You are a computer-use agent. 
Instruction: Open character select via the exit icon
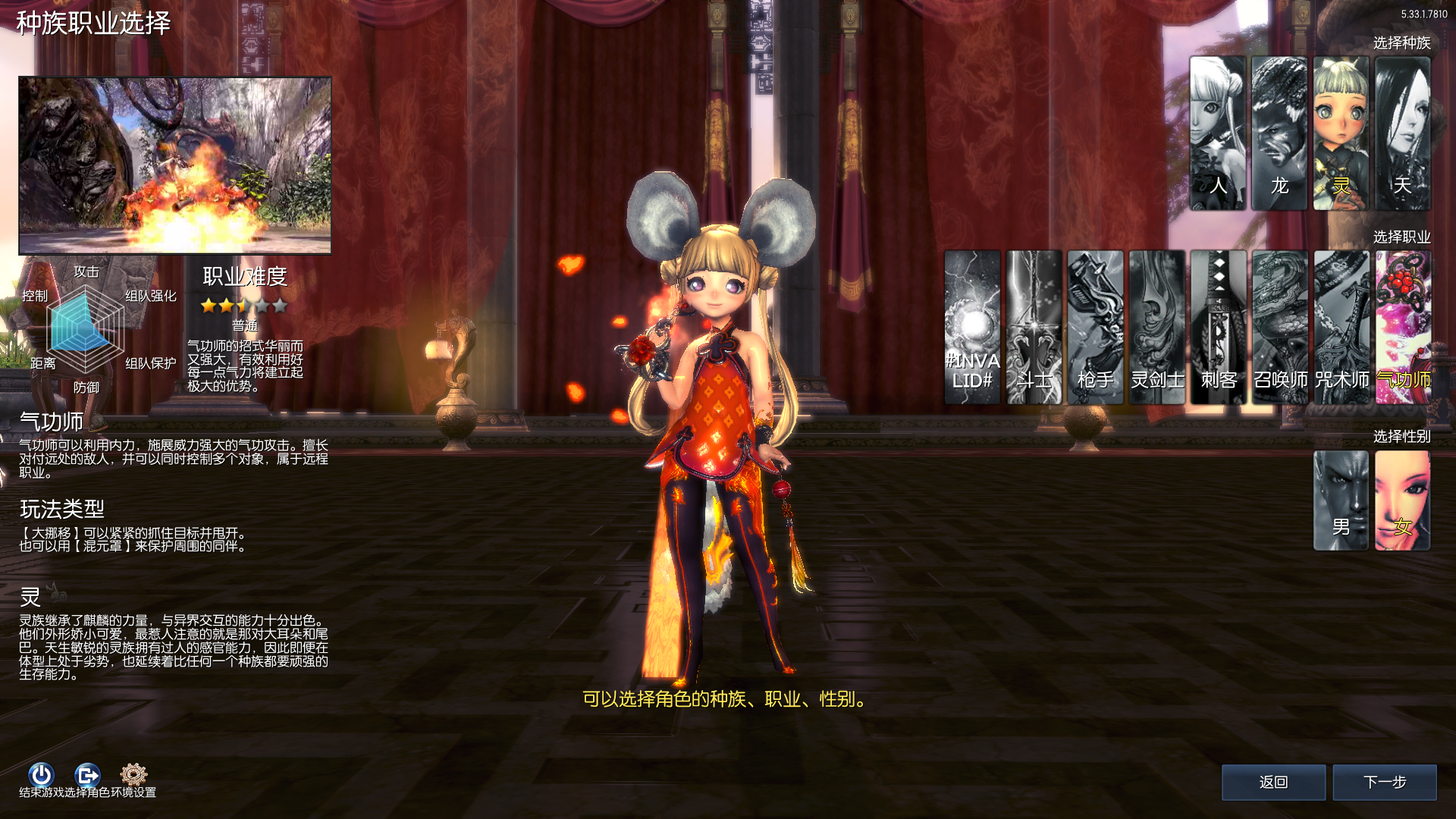coord(87,774)
